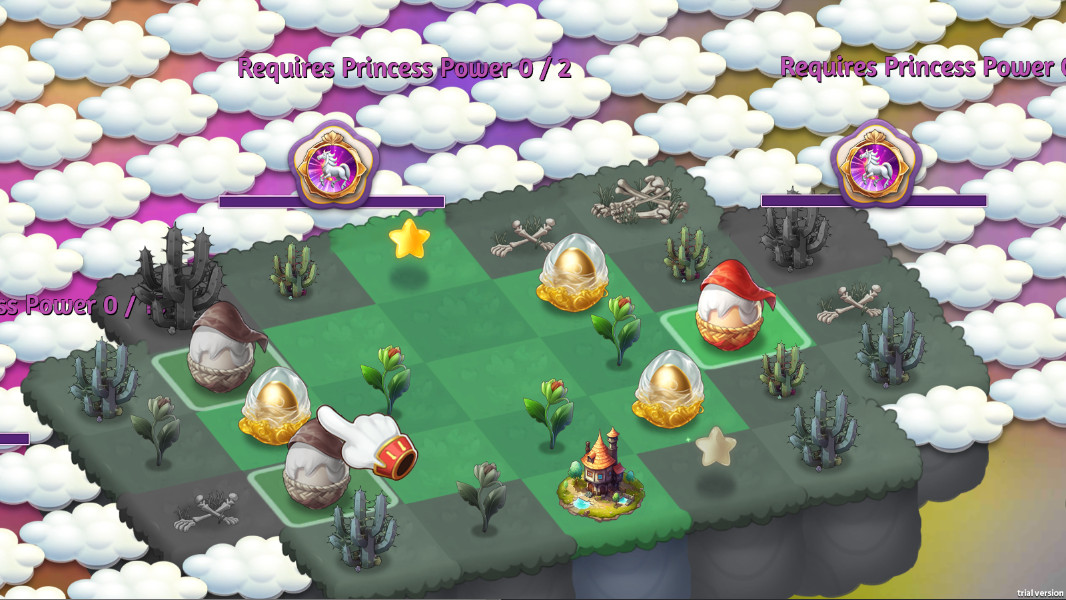Open the unicorn badge below Princess Power 0 / 2
Image resolution: width=1066 pixels, height=600 pixels.
(x=333, y=163)
